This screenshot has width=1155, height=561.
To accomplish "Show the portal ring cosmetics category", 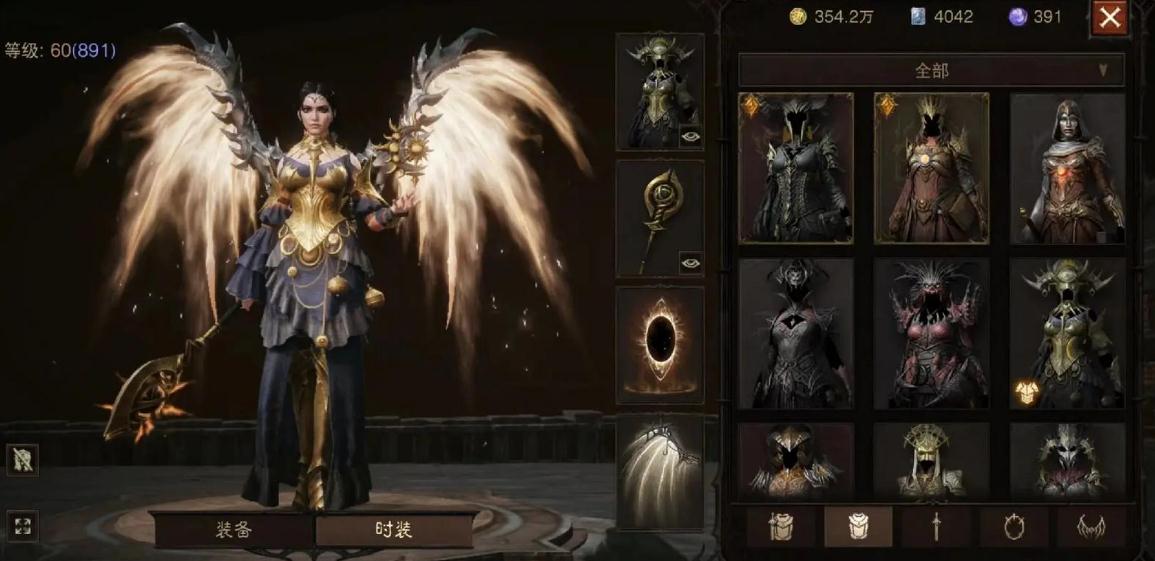I will pyautogui.click(x=1013, y=526).
